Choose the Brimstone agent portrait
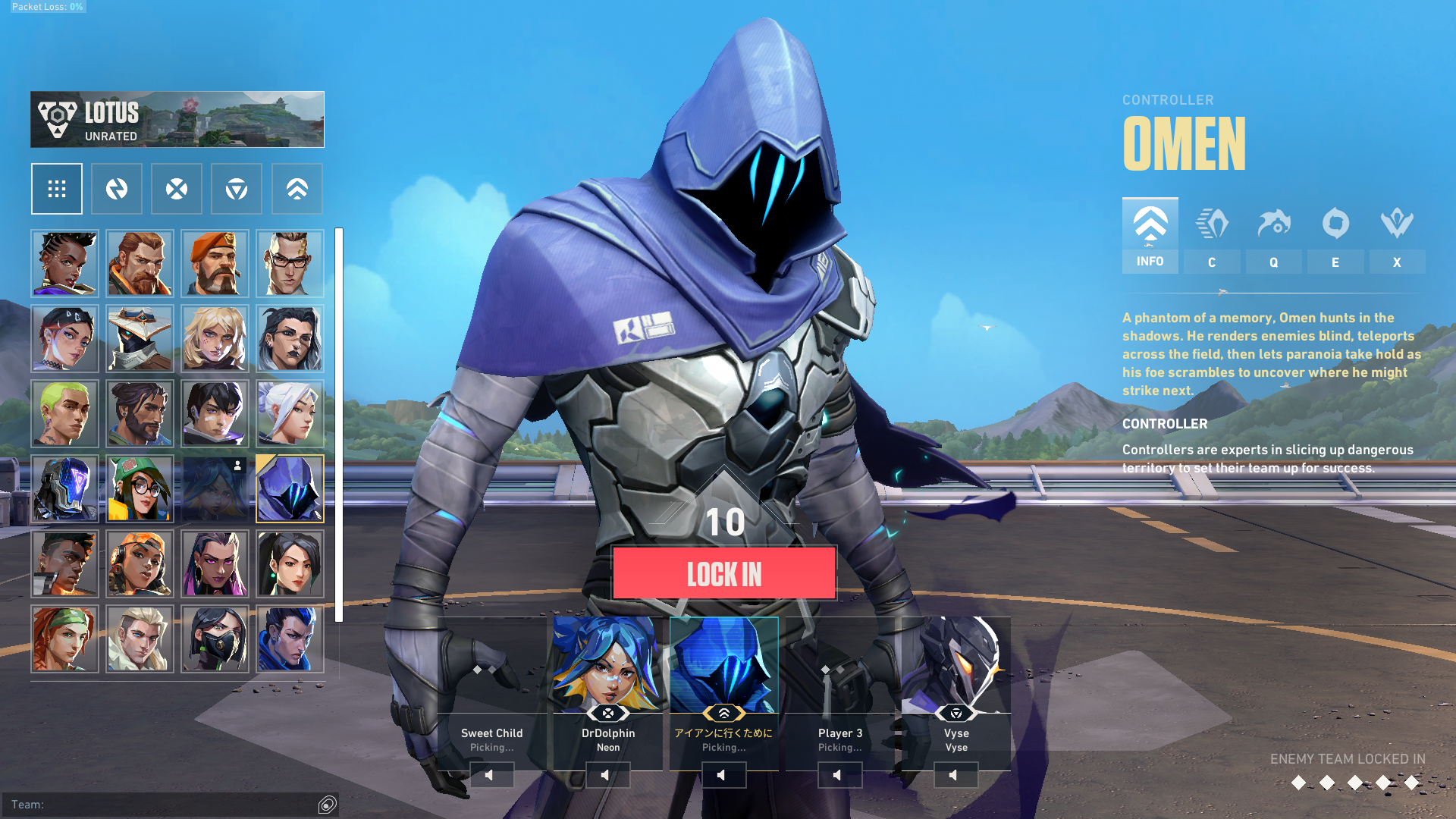Screen dimensions: 1456x819 215,263
